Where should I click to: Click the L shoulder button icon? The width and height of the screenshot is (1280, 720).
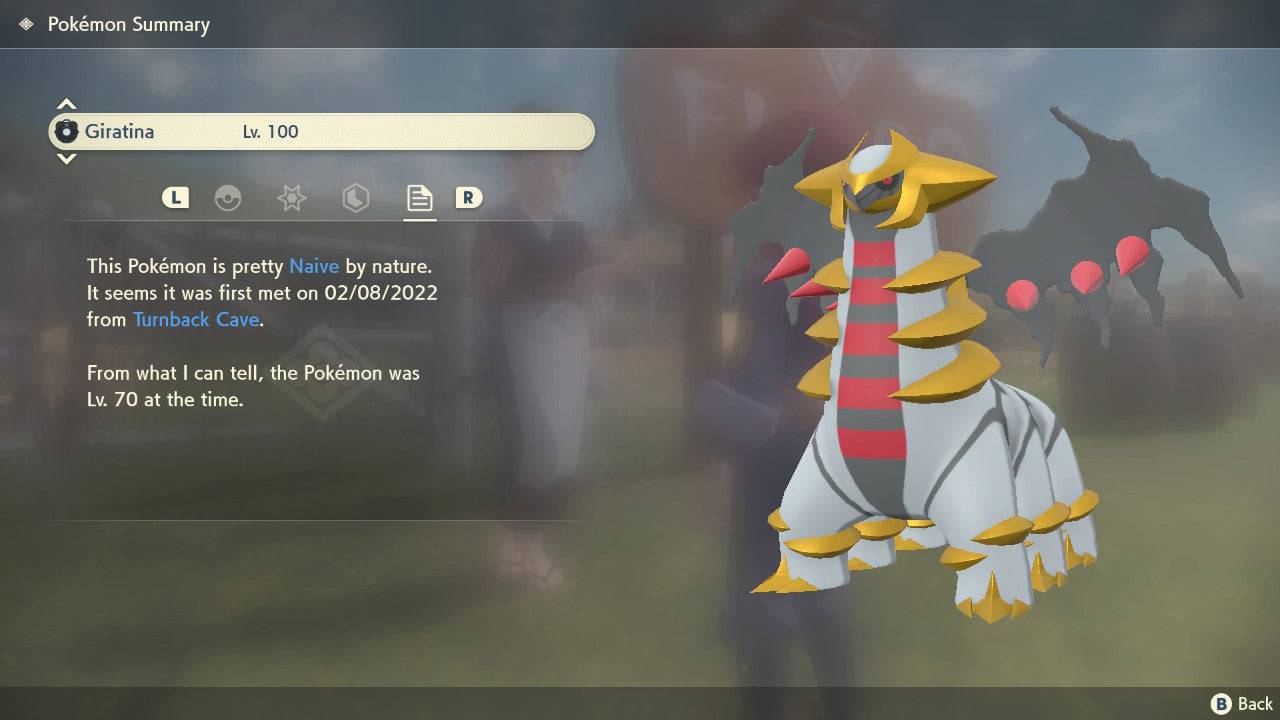(x=175, y=198)
